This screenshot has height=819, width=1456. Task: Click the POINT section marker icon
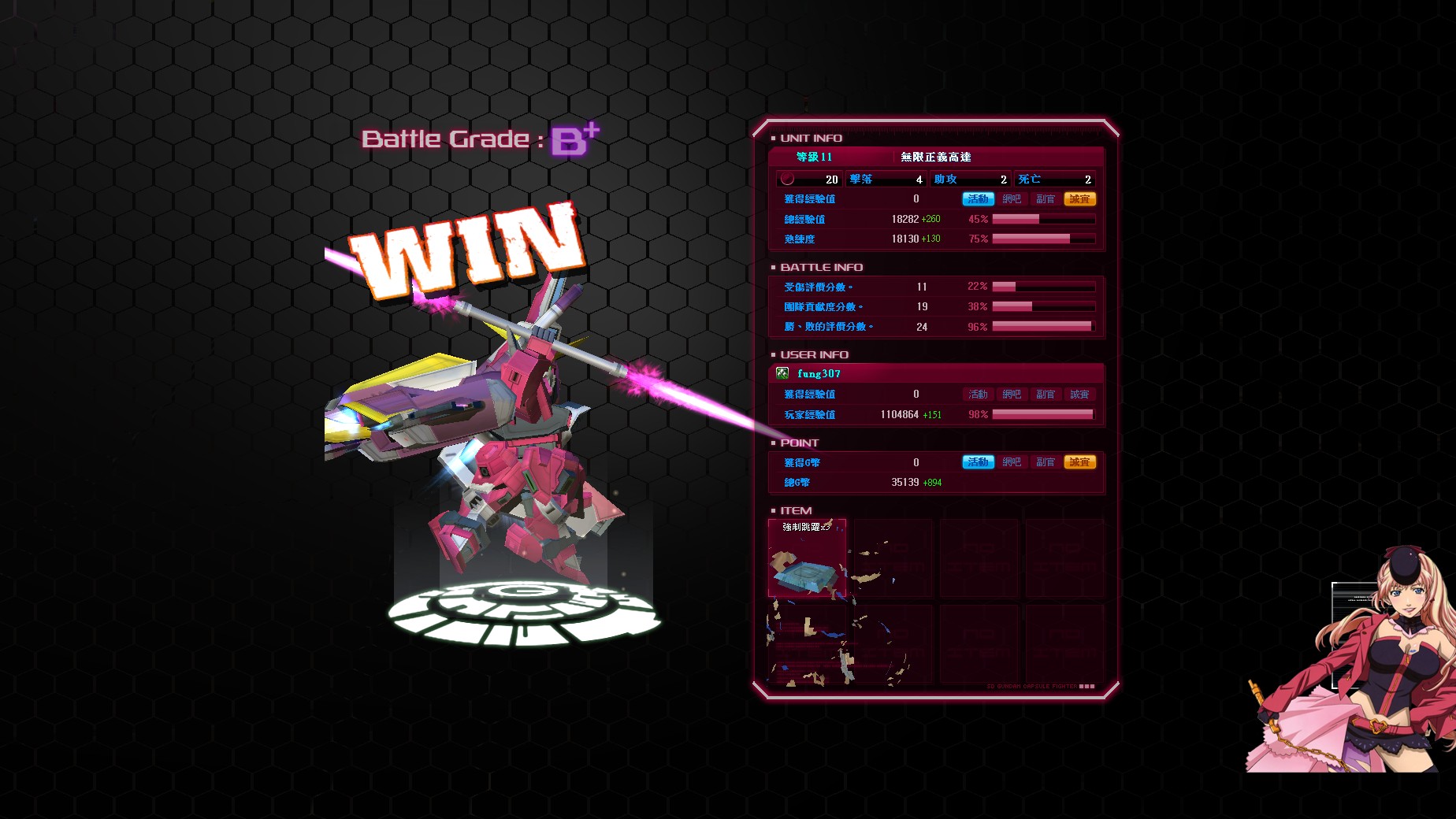coord(772,443)
